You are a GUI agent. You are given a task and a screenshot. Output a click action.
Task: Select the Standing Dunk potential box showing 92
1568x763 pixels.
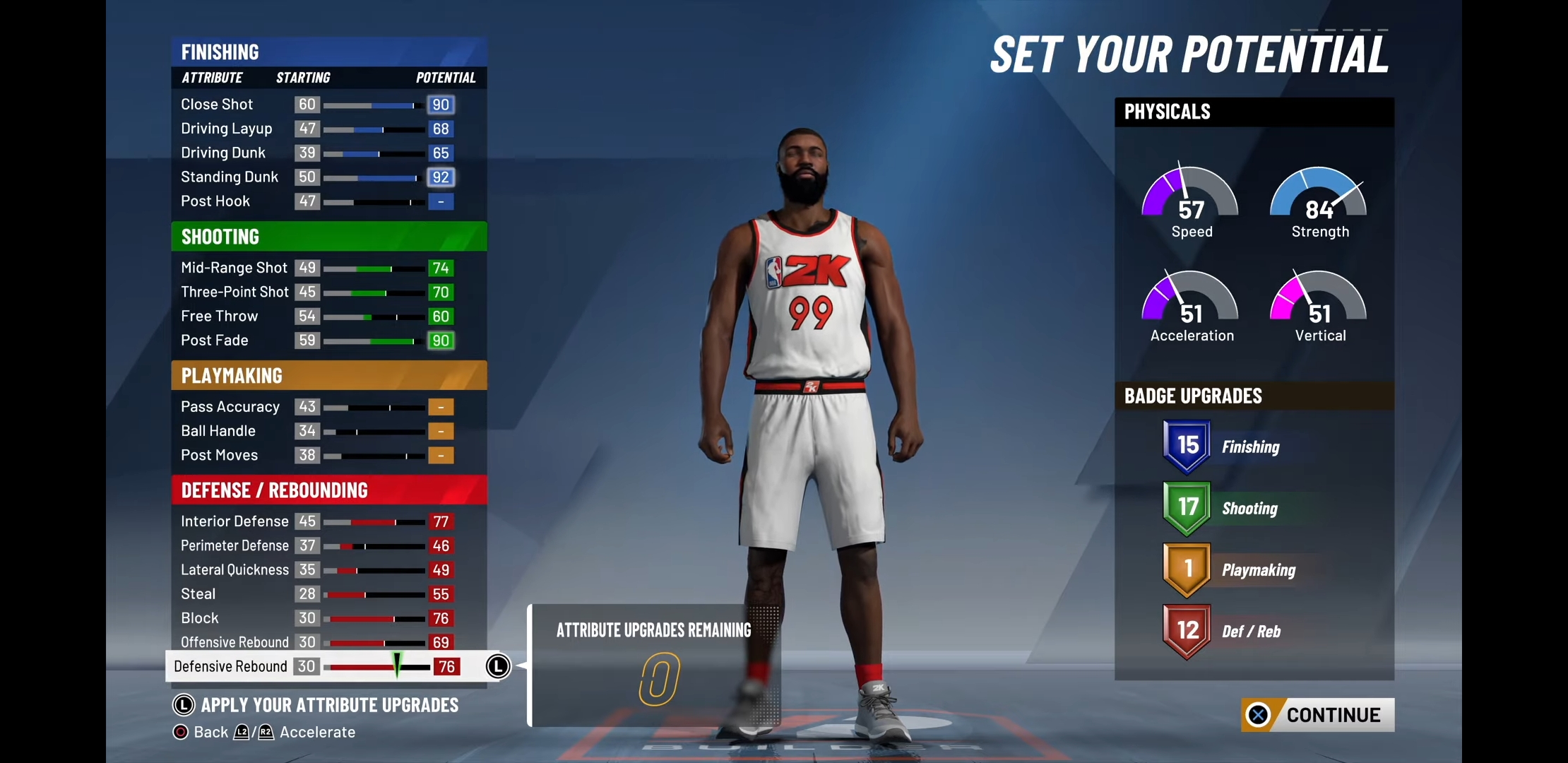441,177
